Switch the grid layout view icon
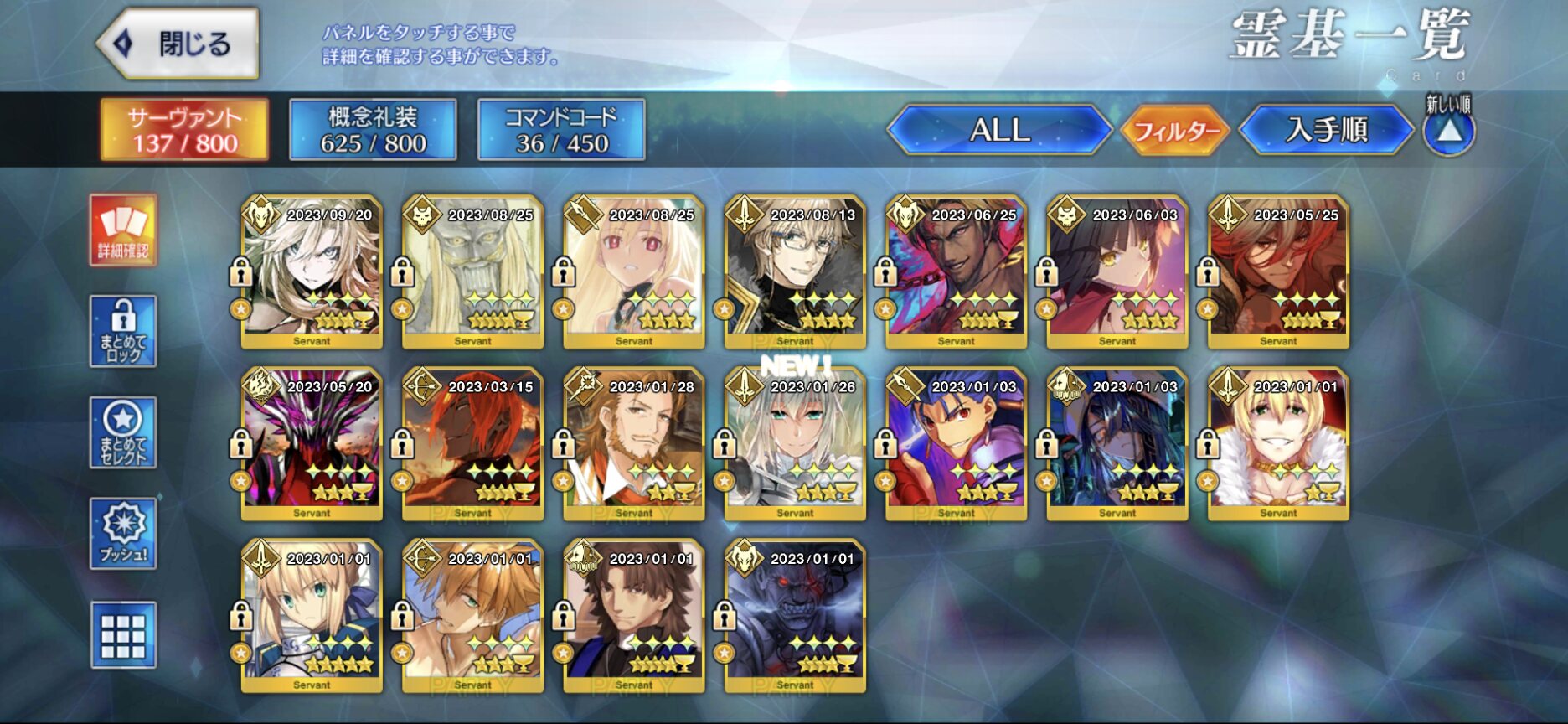The height and width of the screenshot is (724, 1568). tap(123, 635)
